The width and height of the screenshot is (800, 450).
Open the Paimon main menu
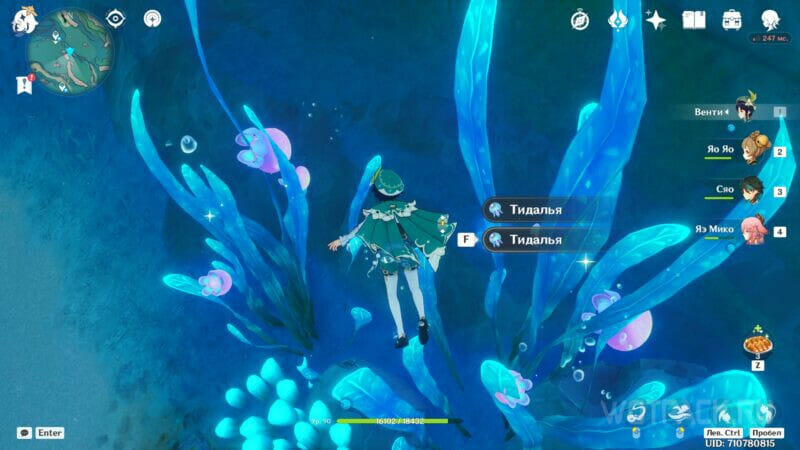click(x=24, y=21)
